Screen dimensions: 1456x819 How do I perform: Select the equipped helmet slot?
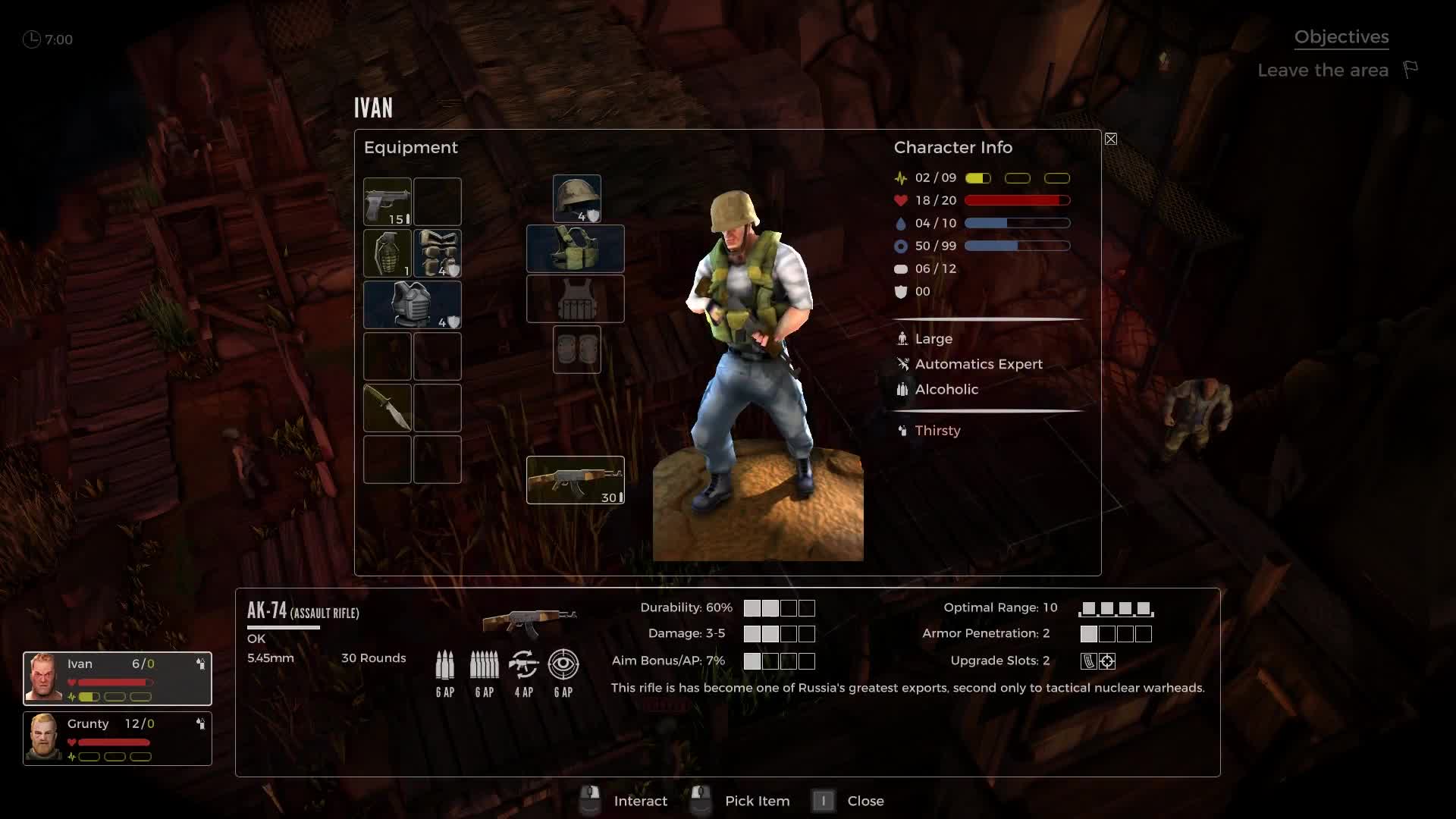click(x=577, y=199)
